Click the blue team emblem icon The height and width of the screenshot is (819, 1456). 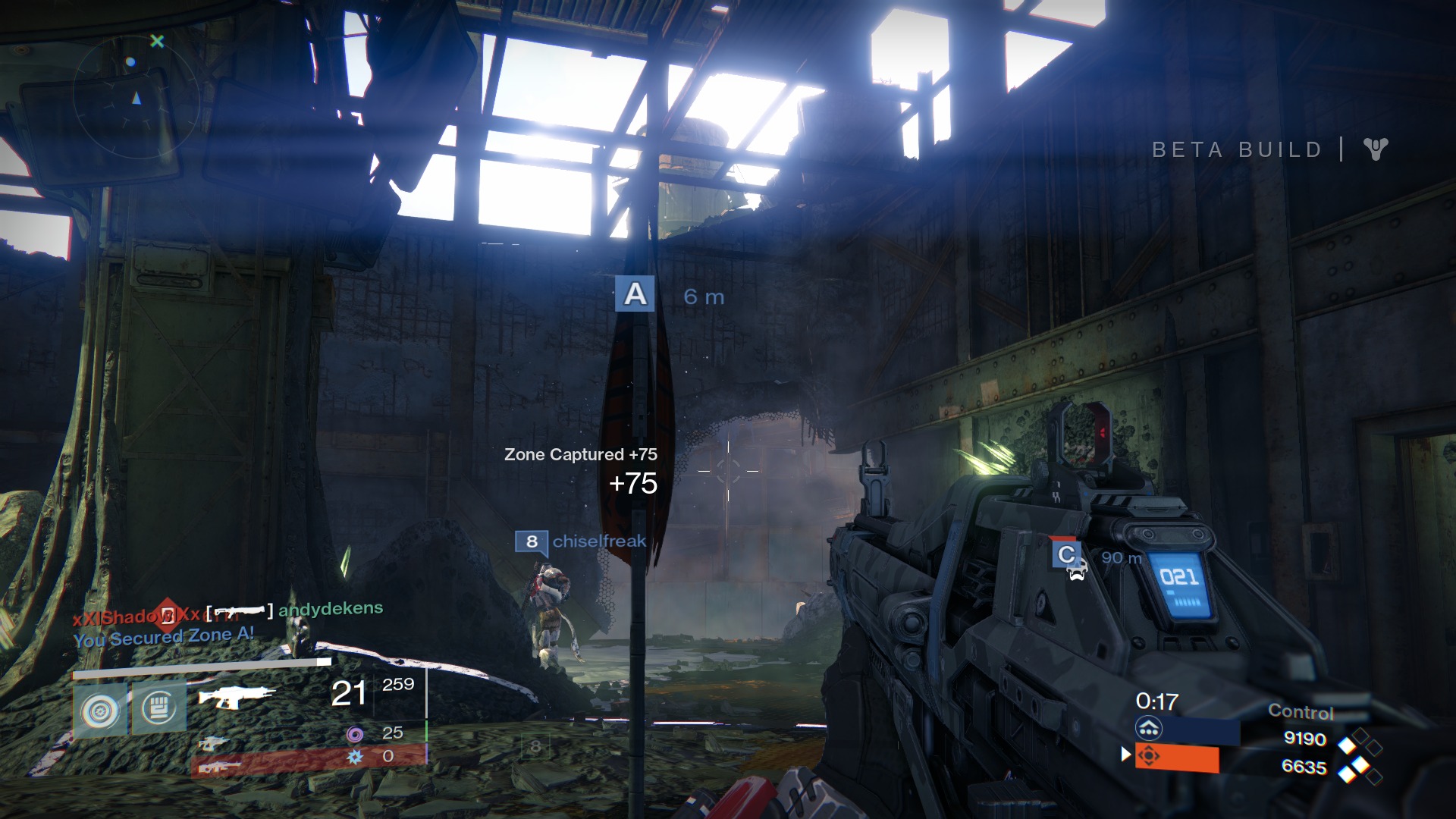point(1148,730)
